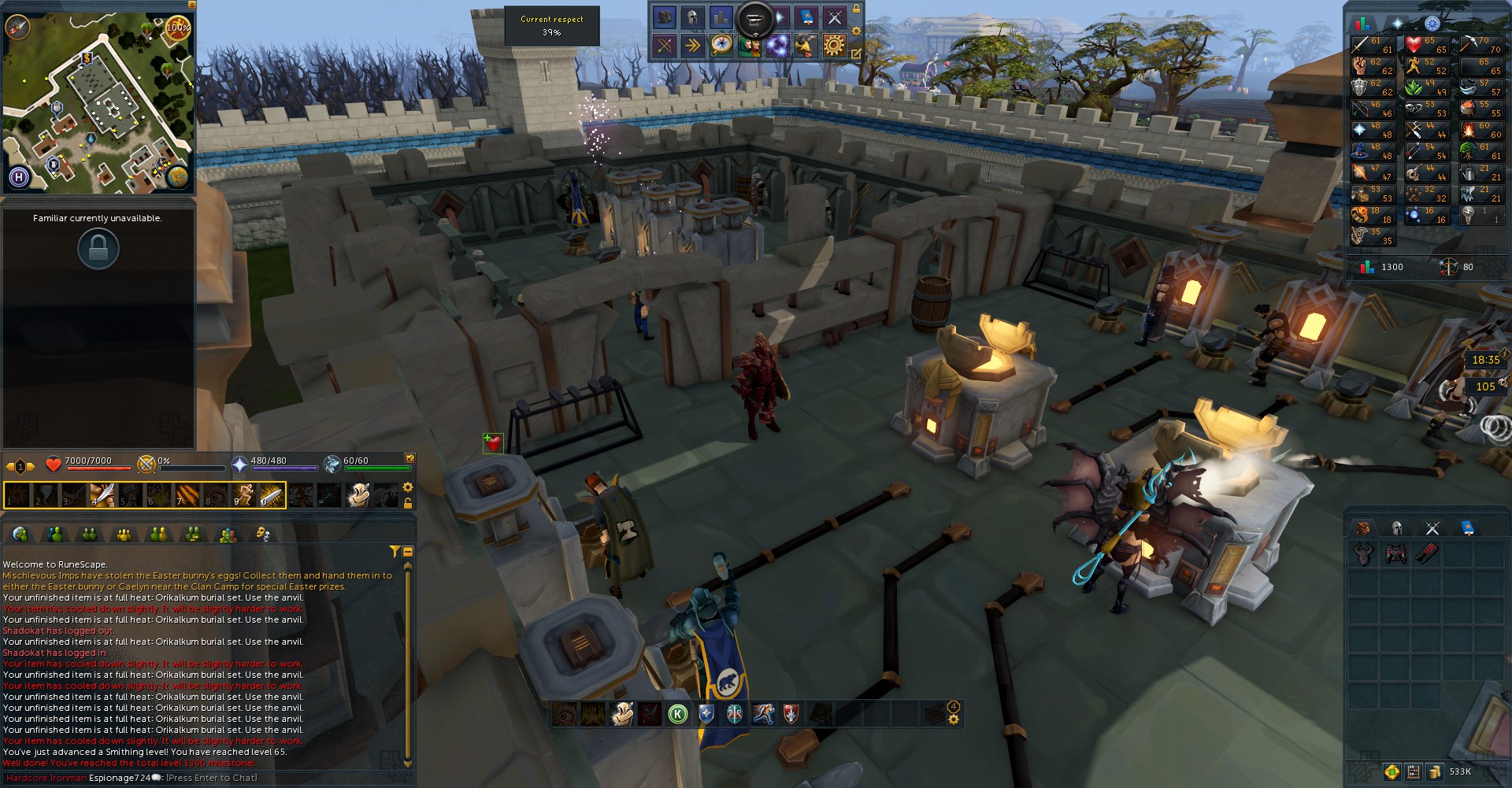
Task: Select the globe All chat tab
Action: pos(20,535)
